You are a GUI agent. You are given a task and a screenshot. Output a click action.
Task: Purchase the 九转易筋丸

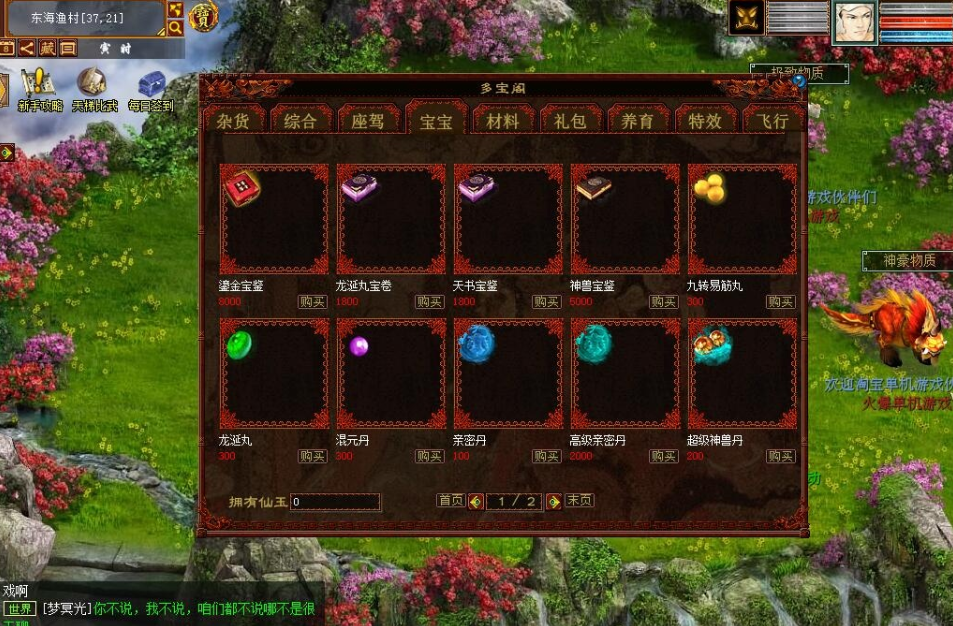pyautogui.click(x=780, y=302)
